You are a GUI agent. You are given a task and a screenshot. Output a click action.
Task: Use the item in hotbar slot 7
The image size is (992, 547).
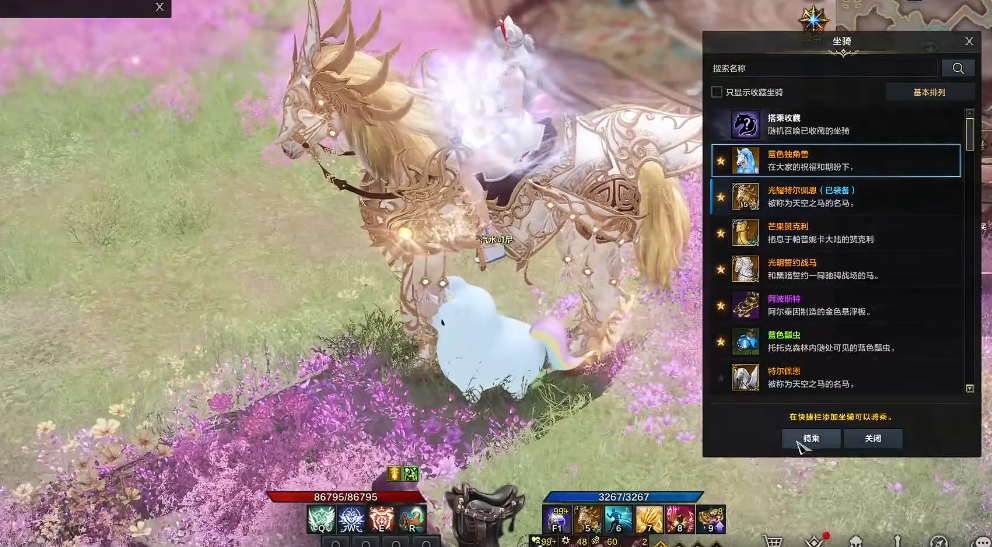coord(649,519)
